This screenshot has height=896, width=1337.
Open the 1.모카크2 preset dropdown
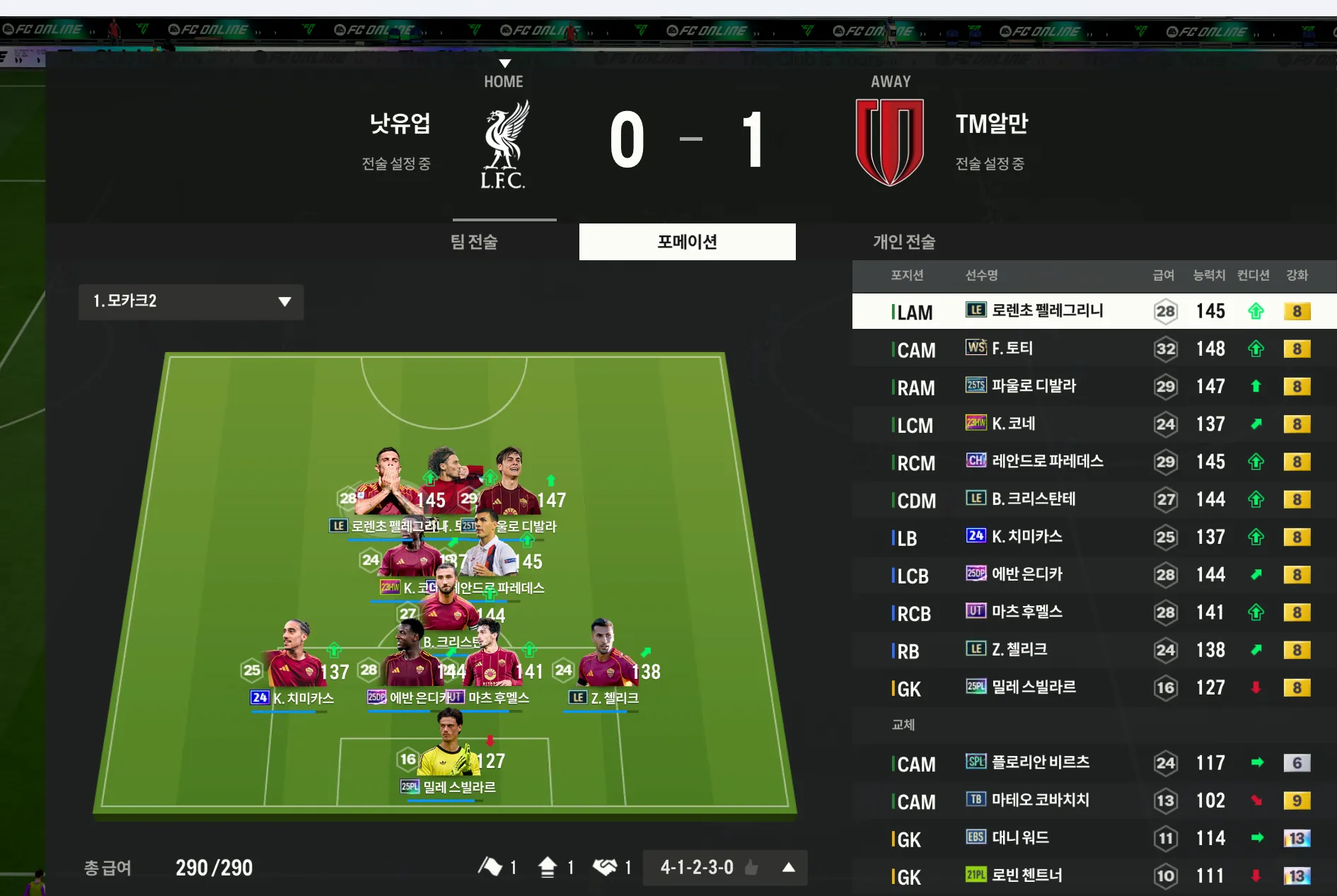point(191,301)
